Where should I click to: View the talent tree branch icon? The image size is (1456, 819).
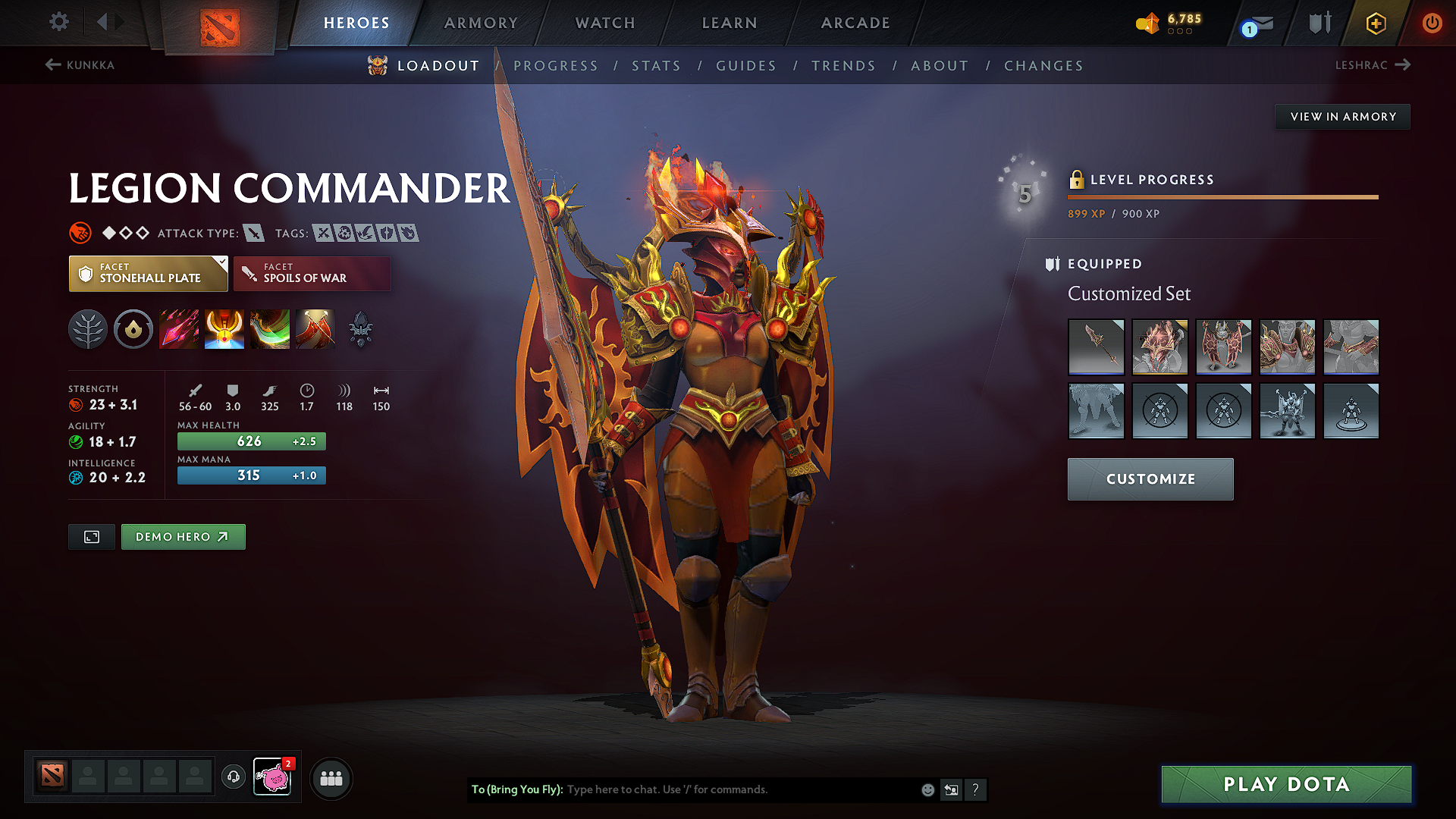pos(88,329)
